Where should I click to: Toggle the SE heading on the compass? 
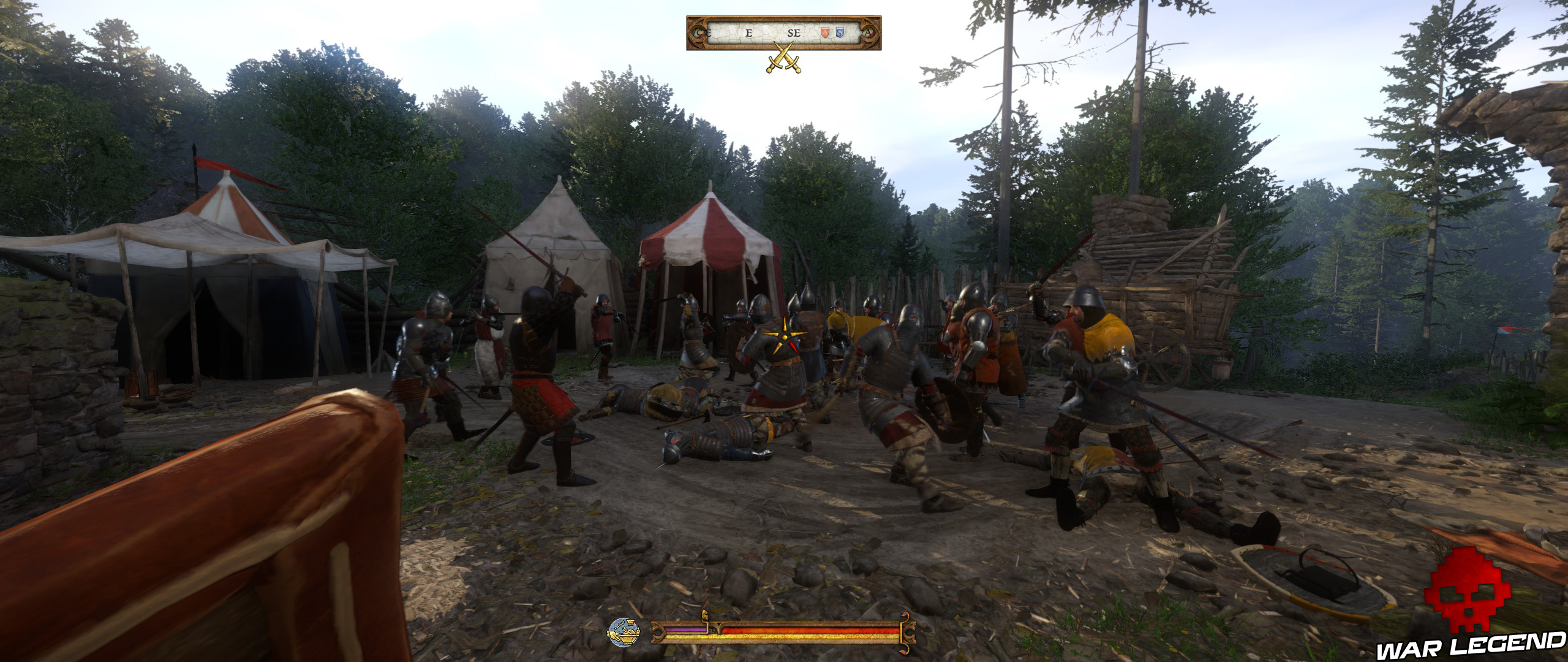click(x=794, y=34)
